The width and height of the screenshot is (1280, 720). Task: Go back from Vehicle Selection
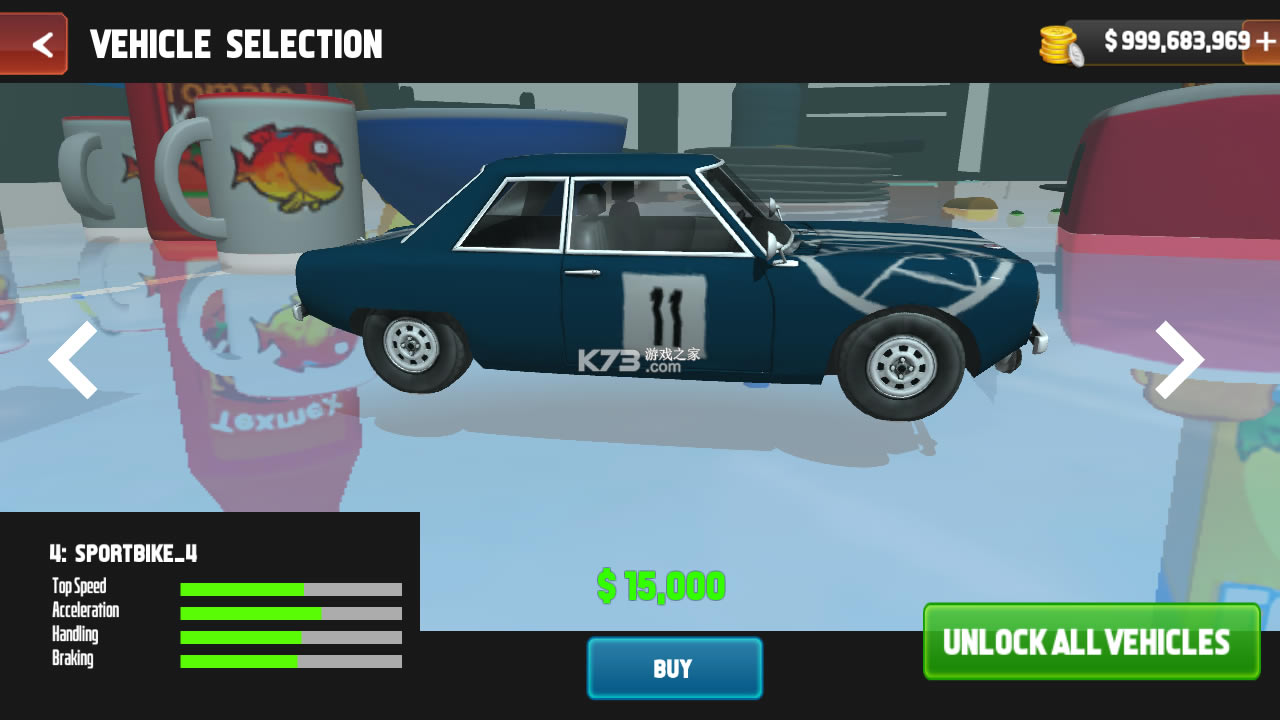(34, 44)
